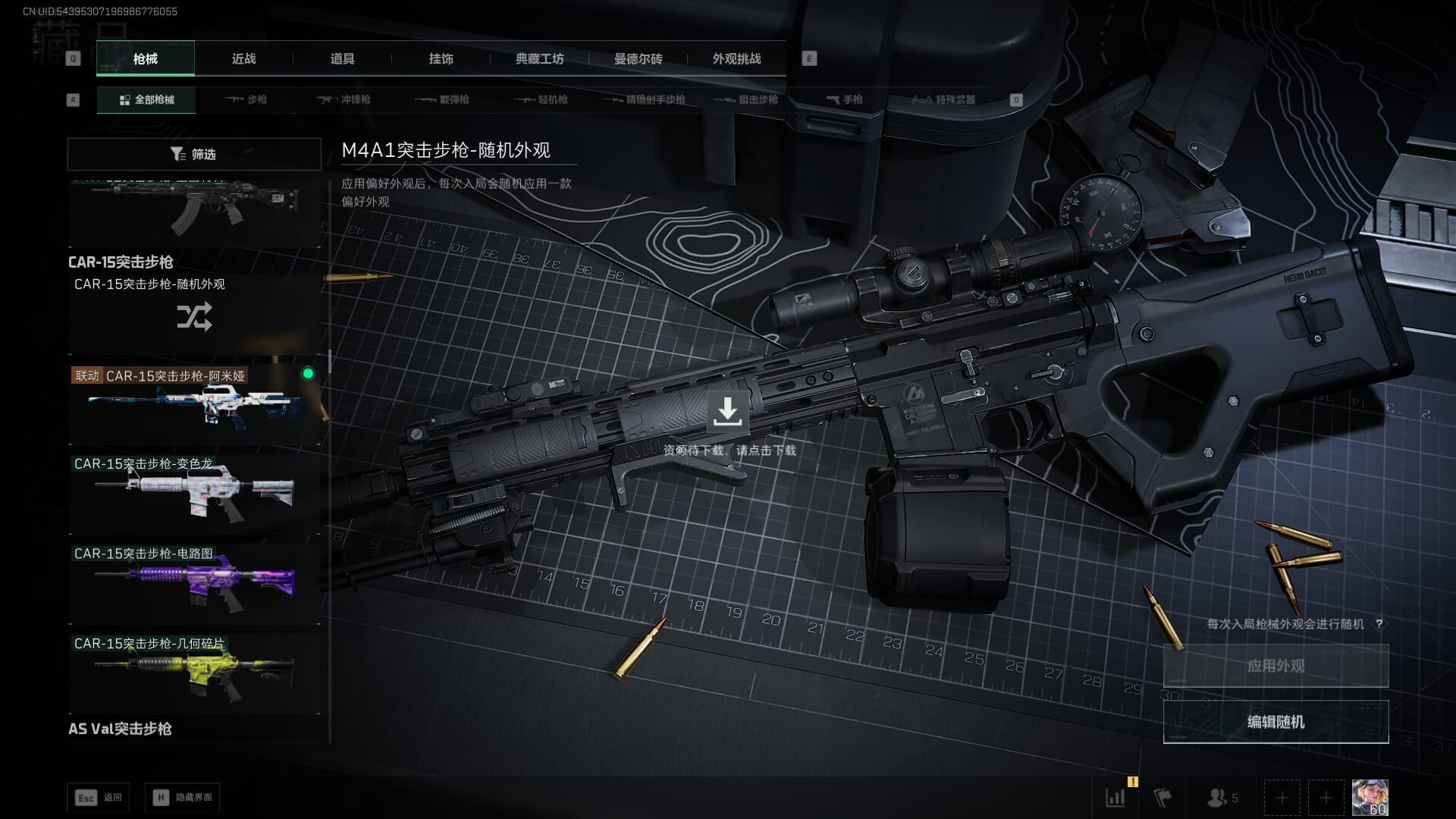This screenshot has height=819, width=1456.
Task: Open the 典藏工坊 workshop tab
Action: (539, 58)
